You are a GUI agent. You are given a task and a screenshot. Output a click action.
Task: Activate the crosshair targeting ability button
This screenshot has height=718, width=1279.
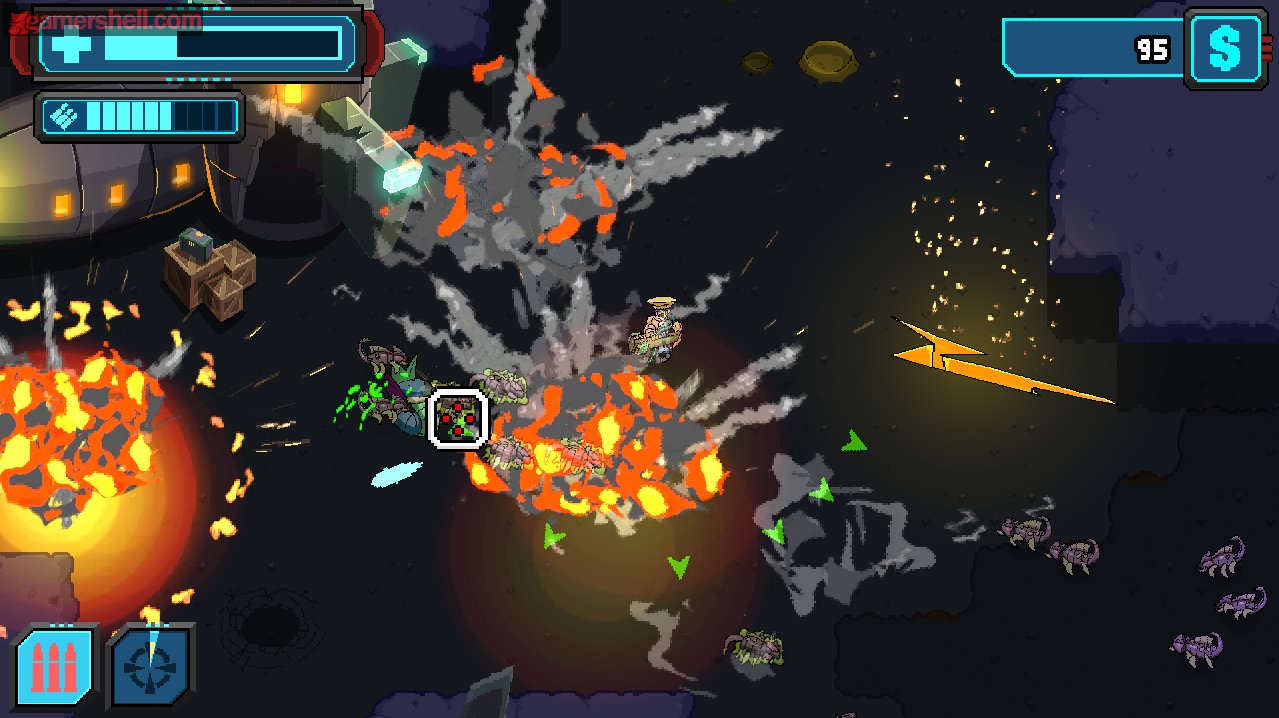(150, 666)
